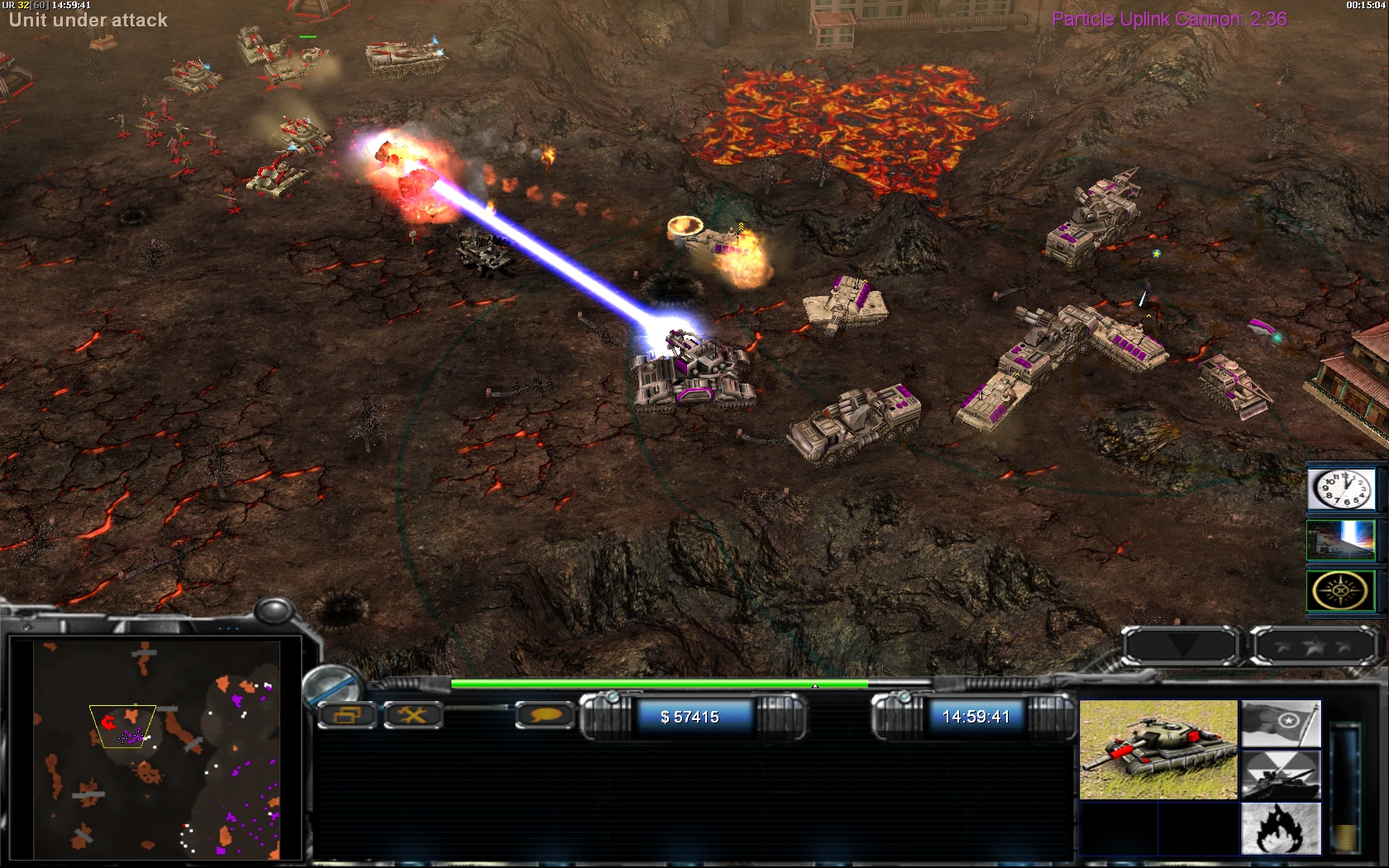
Task: Select the Black Napalm flame upgrade icon
Action: coord(1280,827)
